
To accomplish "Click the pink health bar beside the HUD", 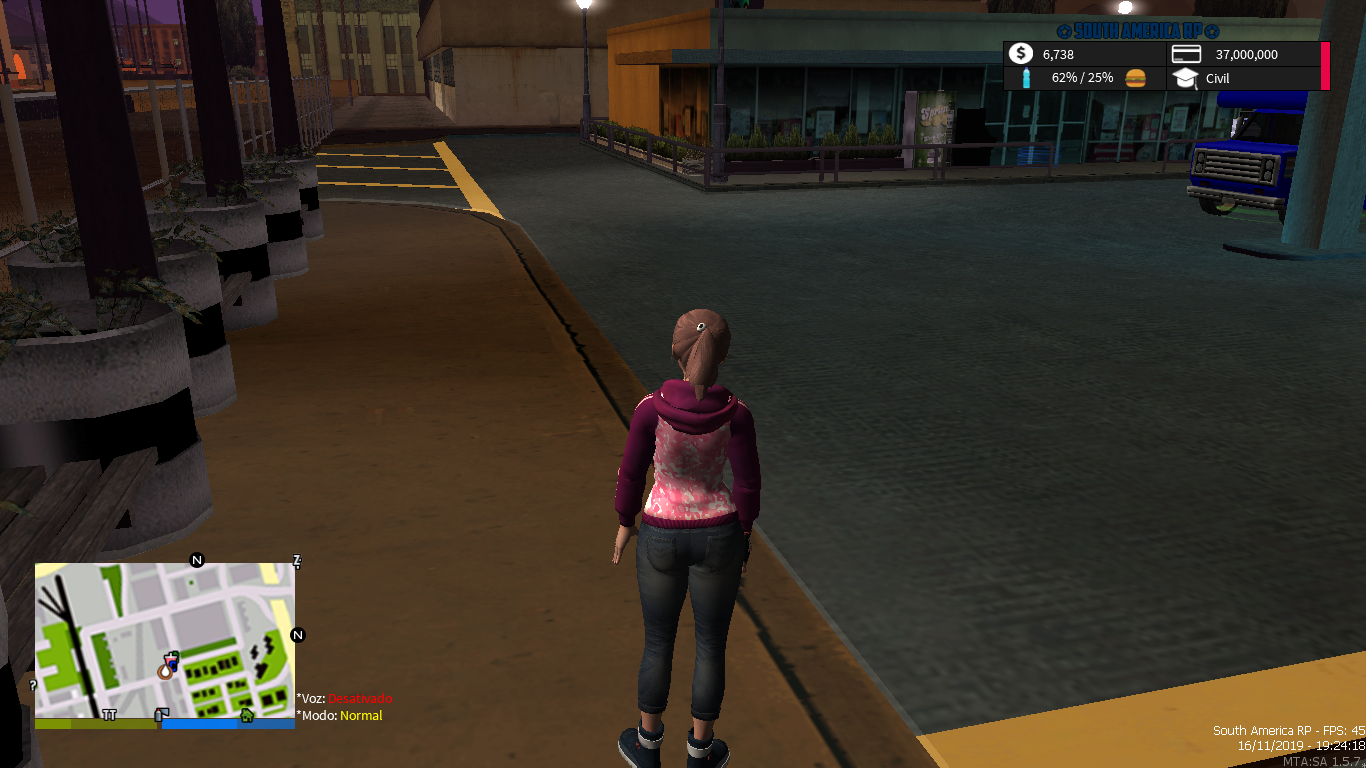I will pos(1325,65).
